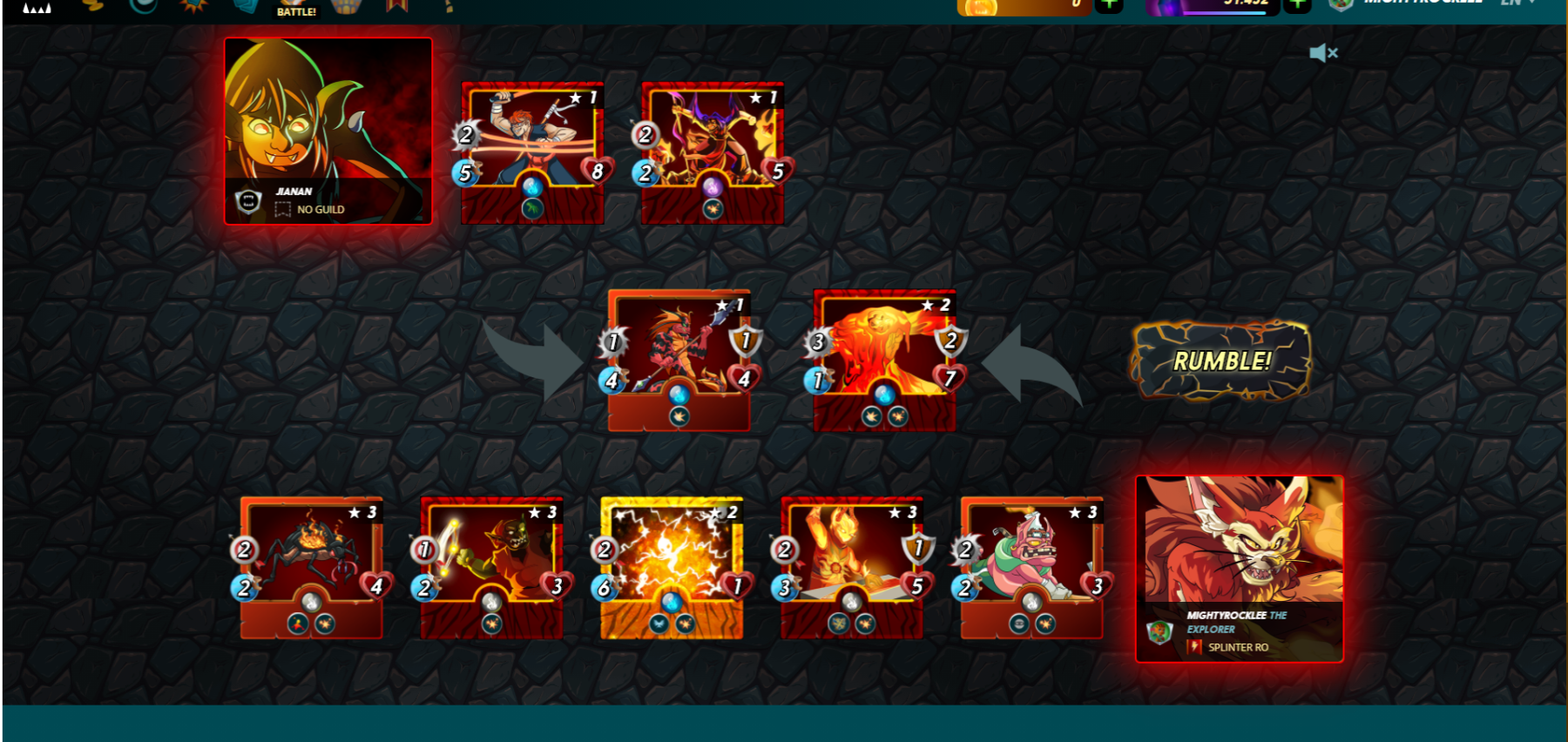The width and height of the screenshot is (1568, 742).
Task: Select the BATTLE! icon in the navbar
Action: point(296,9)
